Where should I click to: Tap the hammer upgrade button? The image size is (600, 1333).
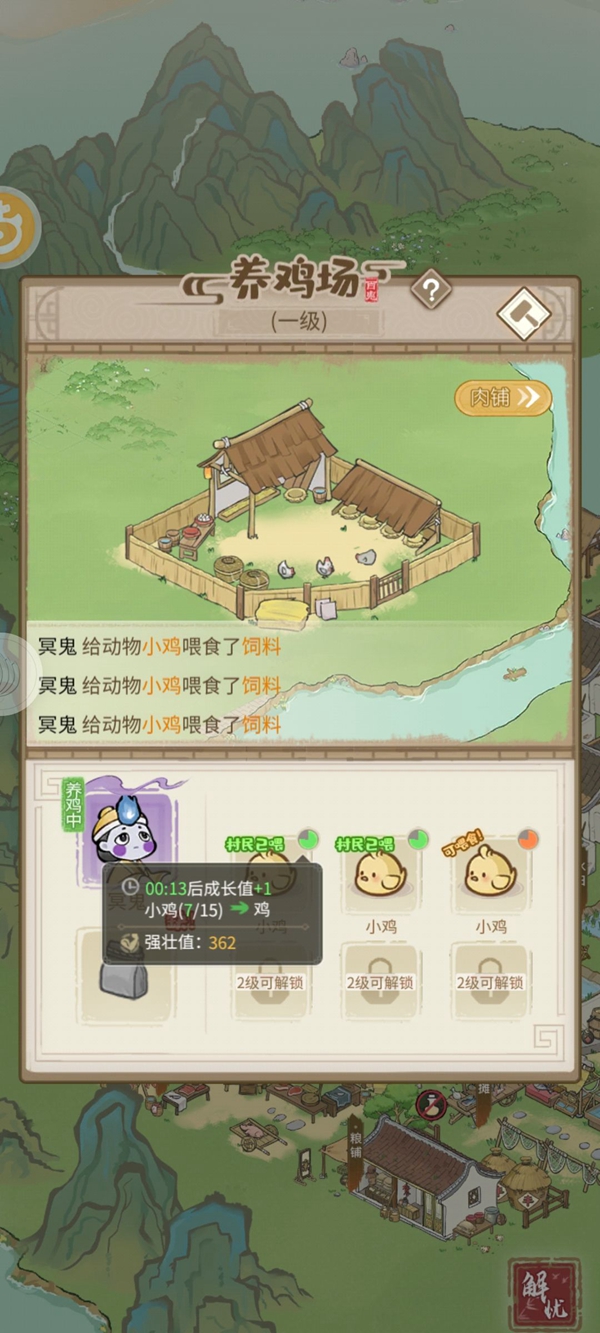(x=524, y=315)
